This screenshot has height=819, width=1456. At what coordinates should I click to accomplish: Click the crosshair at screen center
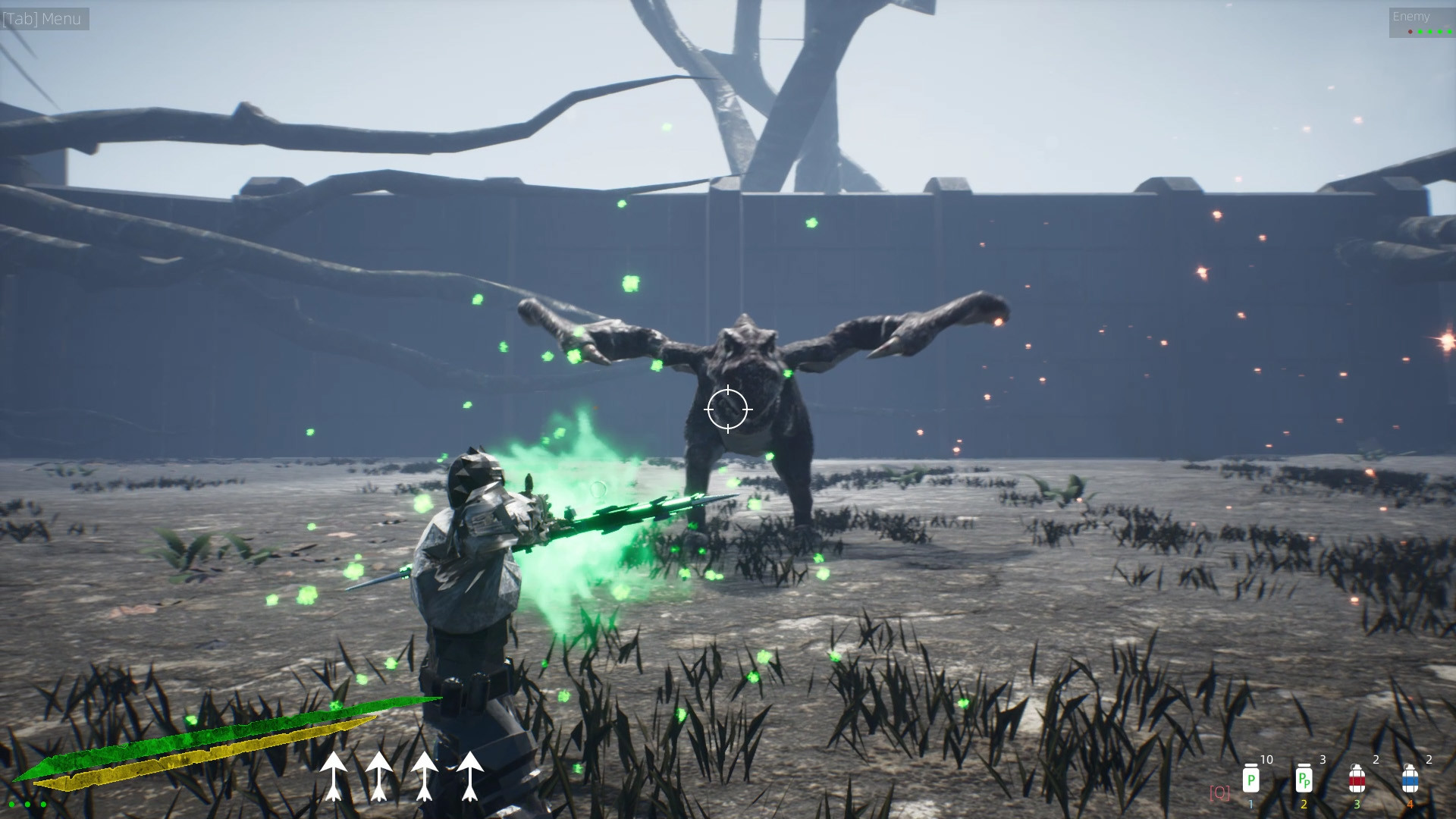point(729,409)
